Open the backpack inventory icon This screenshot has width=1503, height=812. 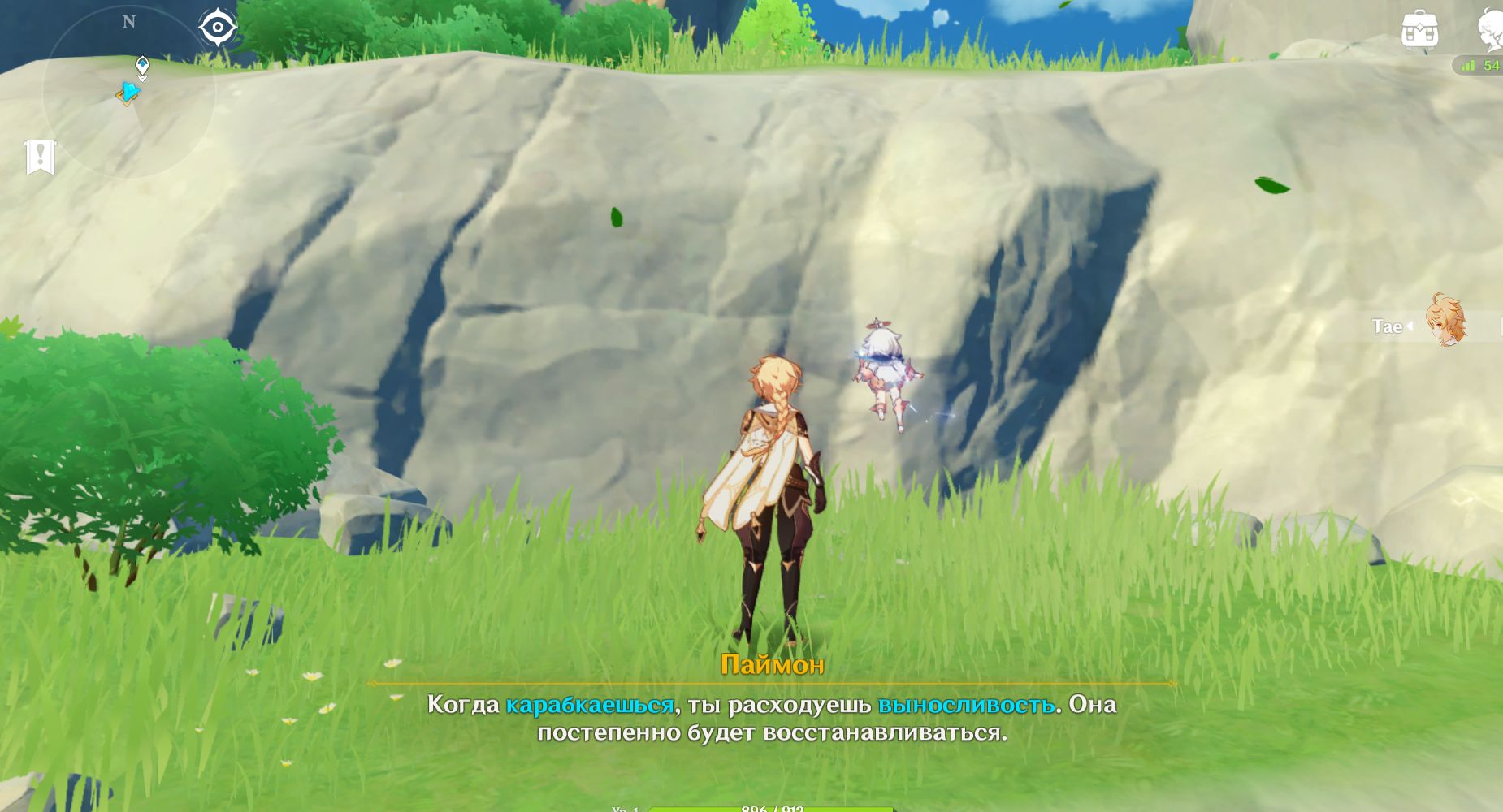[x=1419, y=30]
